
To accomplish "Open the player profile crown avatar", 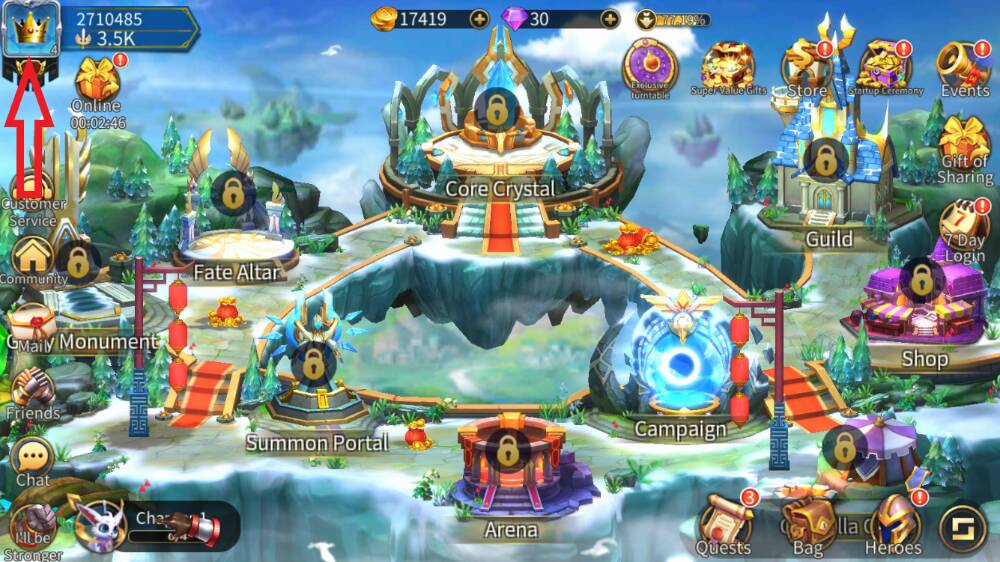I will (x=30, y=30).
